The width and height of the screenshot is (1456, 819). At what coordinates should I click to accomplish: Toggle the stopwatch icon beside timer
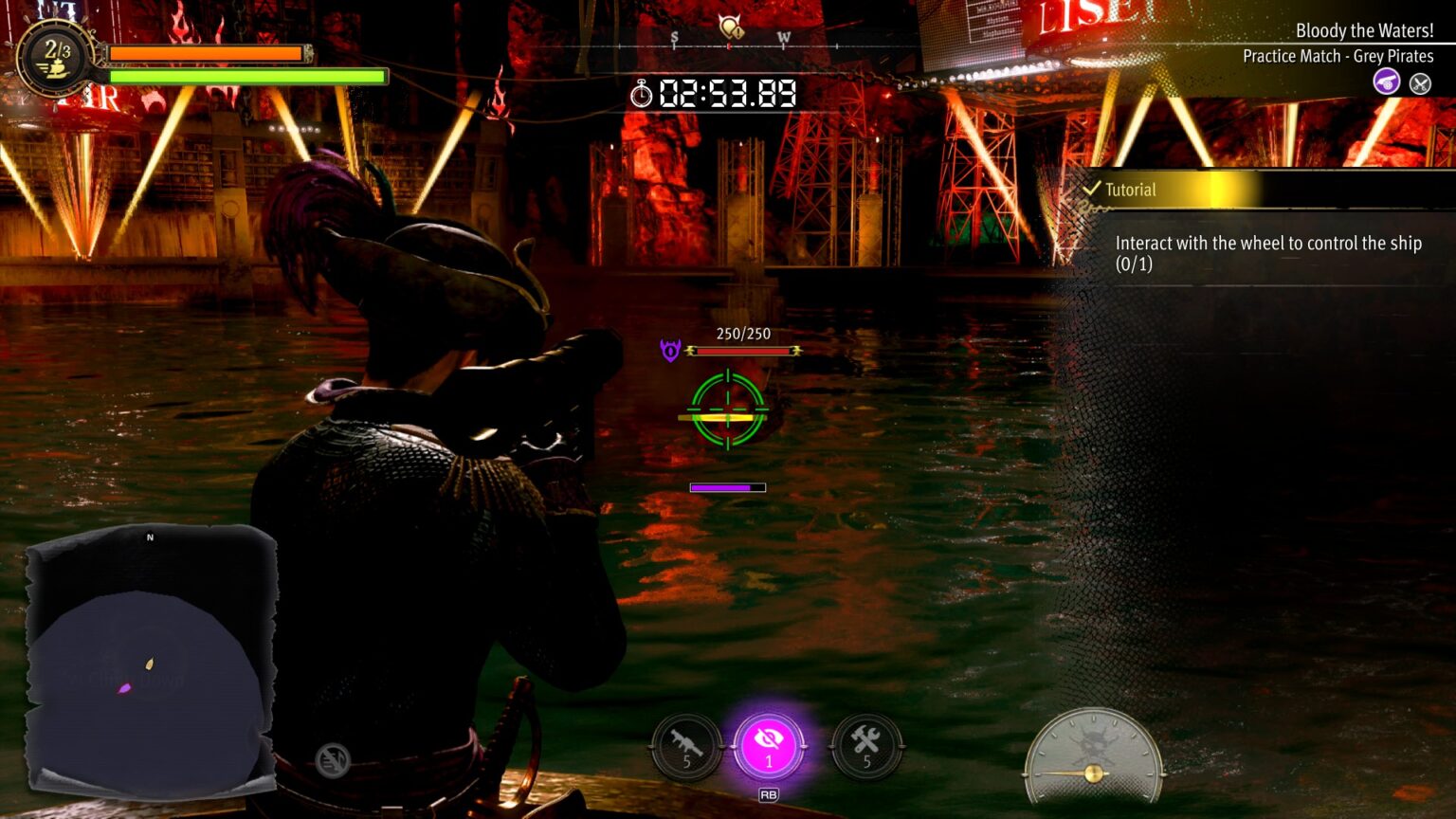(x=644, y=95)
